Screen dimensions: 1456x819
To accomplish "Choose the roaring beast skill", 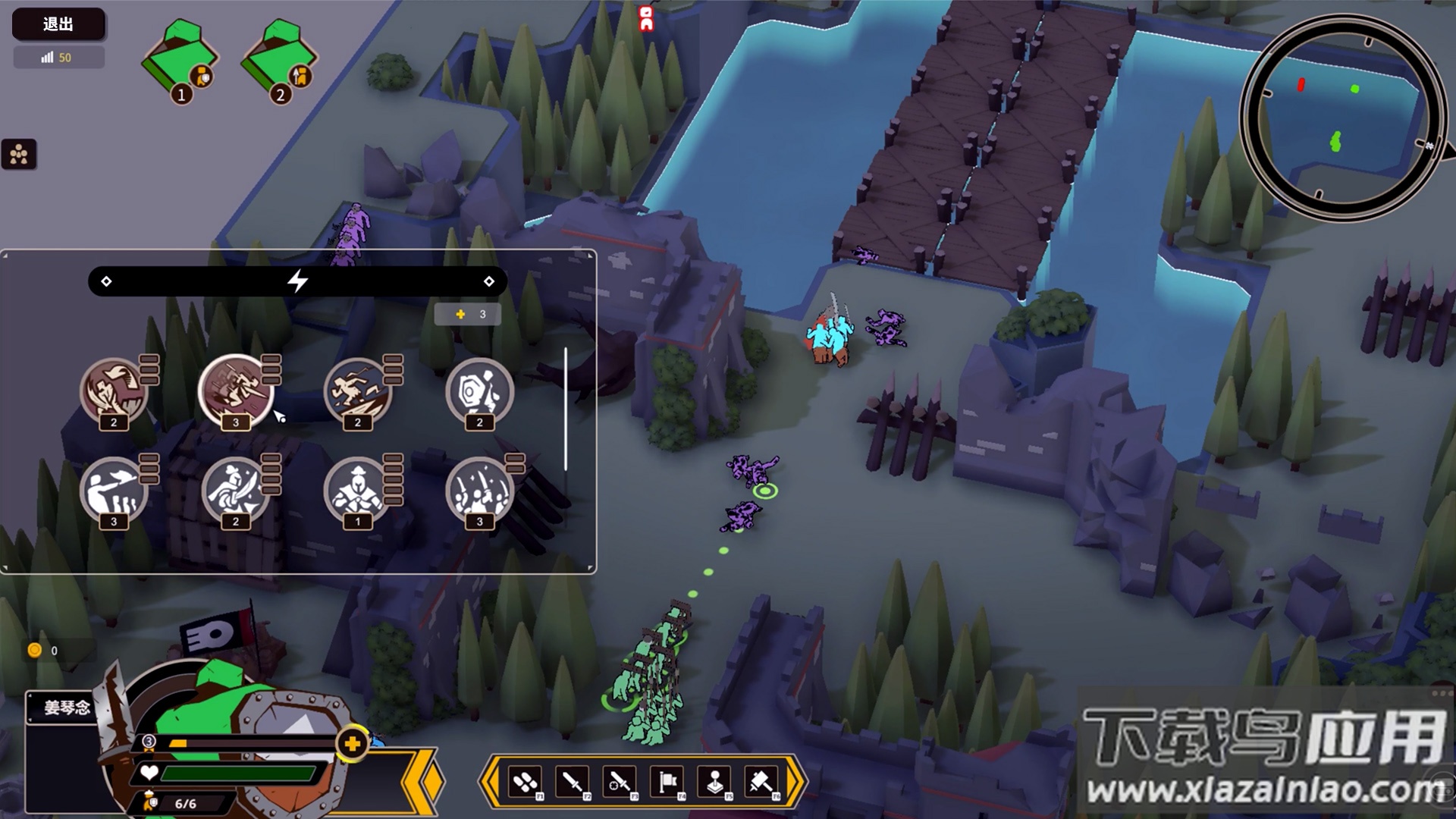I will point(114,391).
